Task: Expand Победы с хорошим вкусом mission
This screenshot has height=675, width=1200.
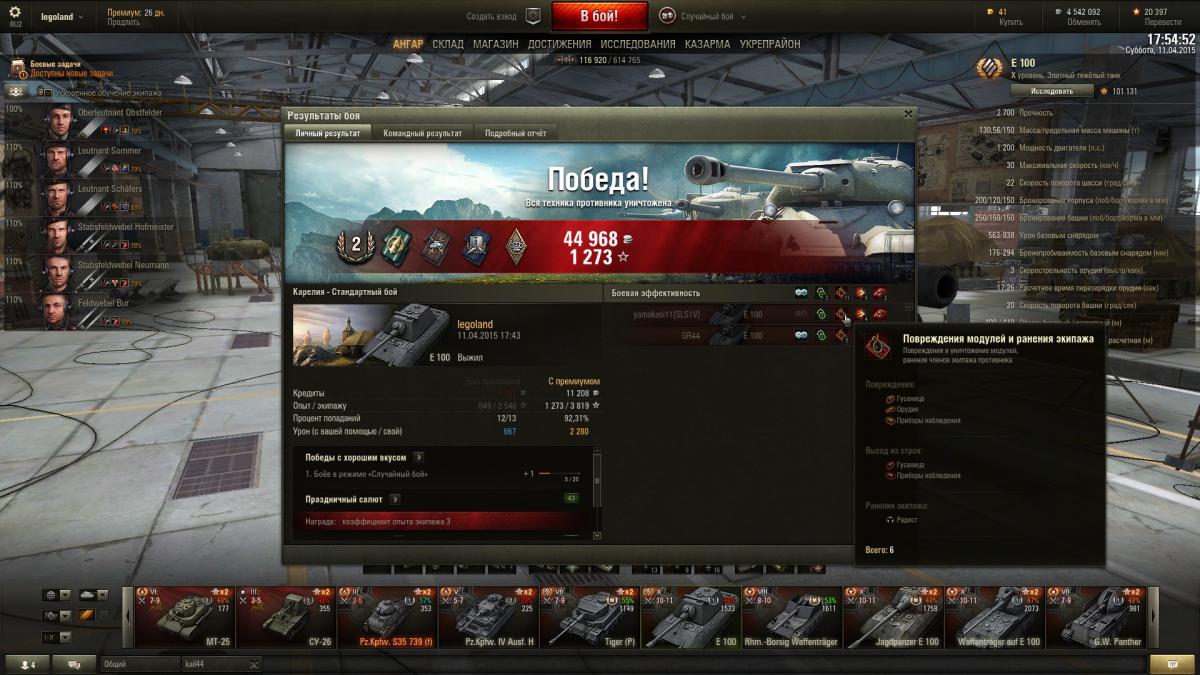Action: 418,457
